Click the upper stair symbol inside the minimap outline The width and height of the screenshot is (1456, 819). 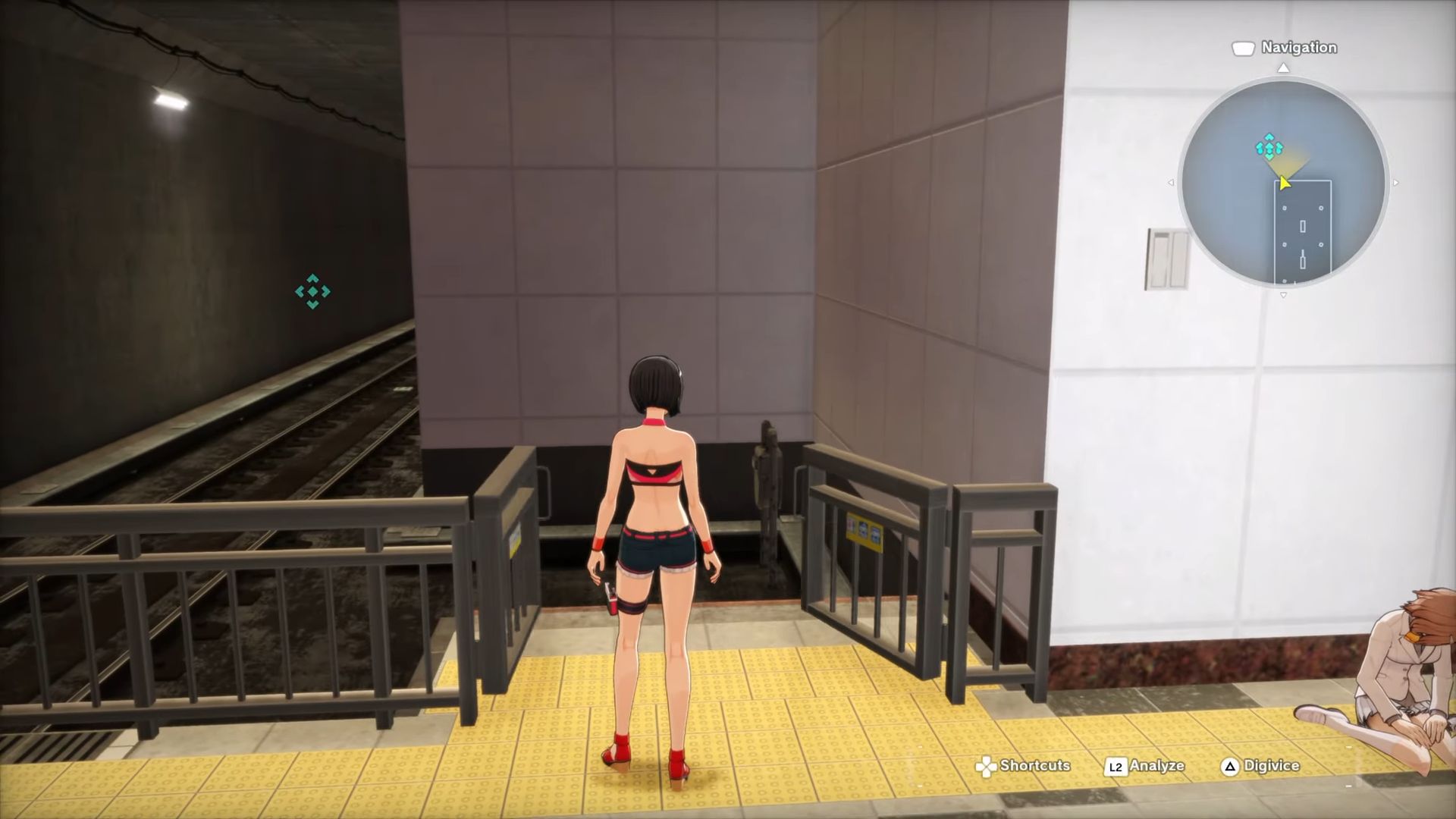1301,225
